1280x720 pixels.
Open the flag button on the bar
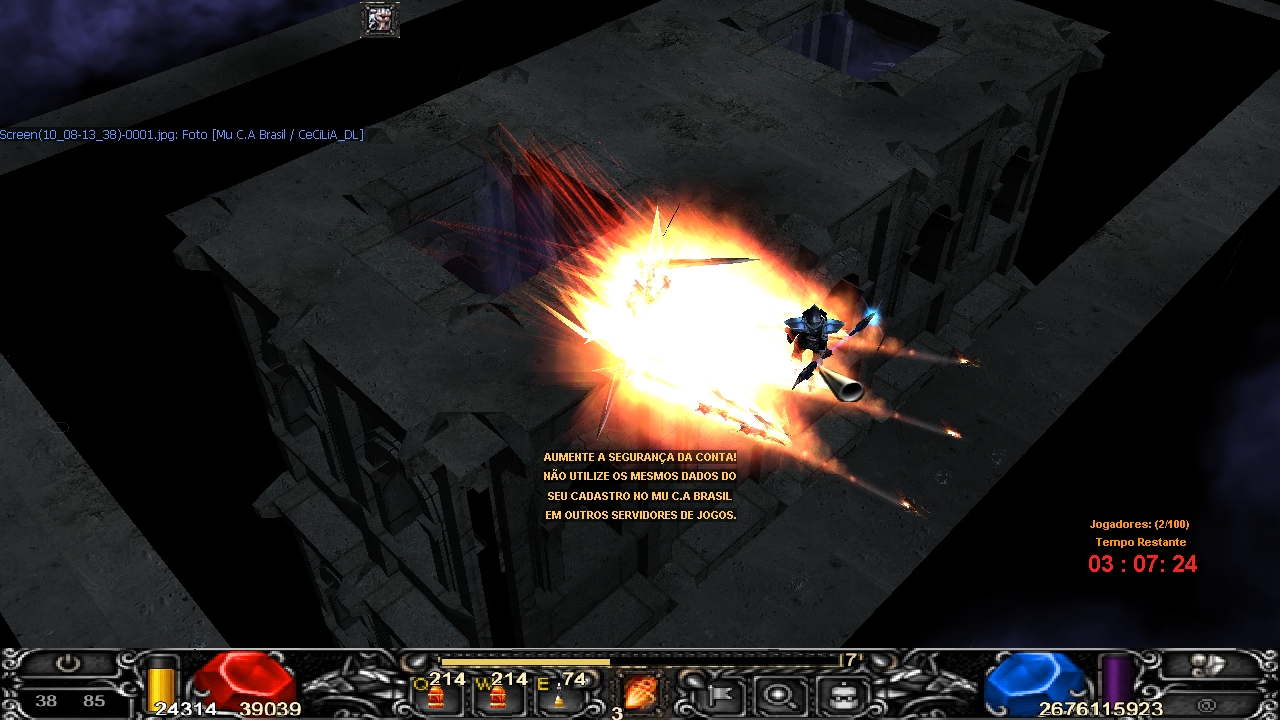[718, 692]
